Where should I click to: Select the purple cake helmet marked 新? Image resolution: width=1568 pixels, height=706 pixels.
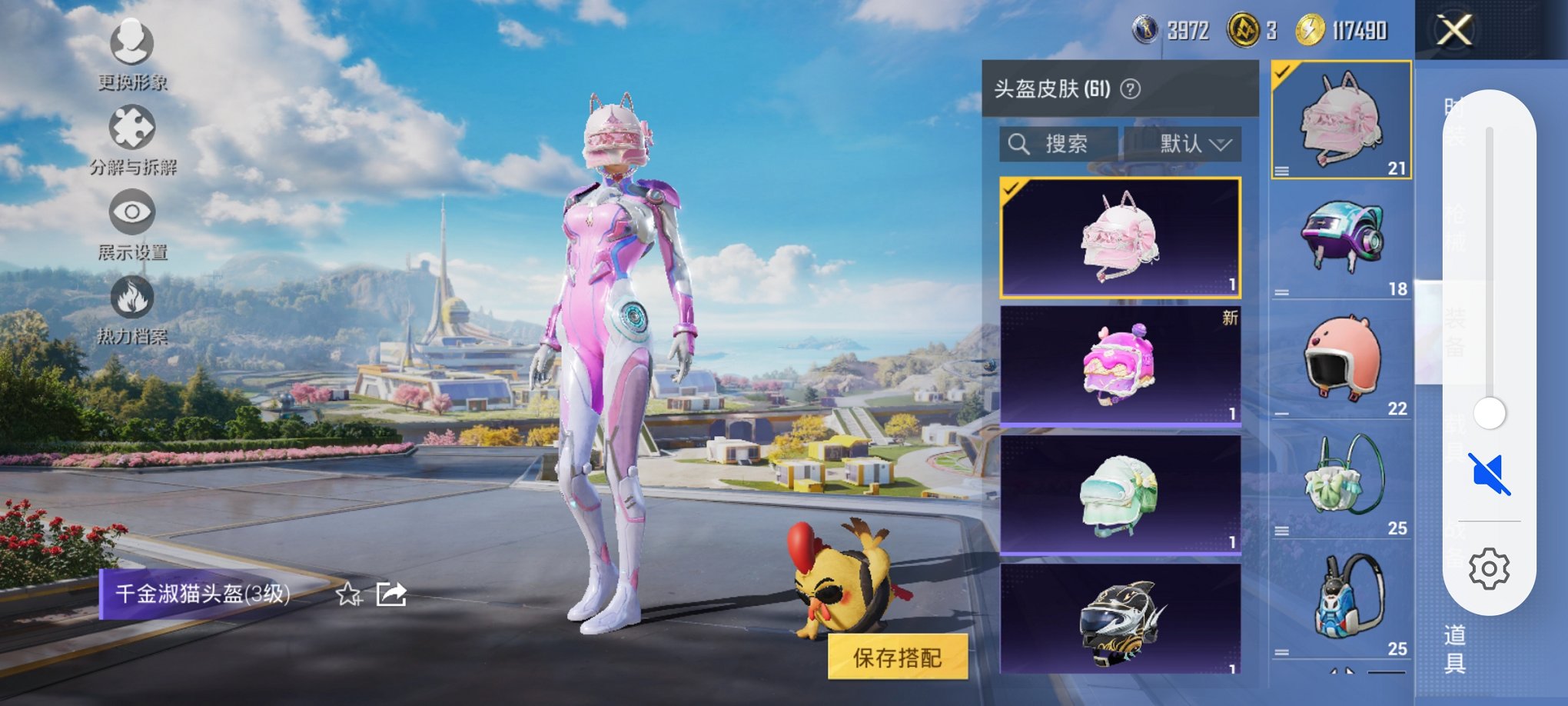click(x=1118, y=369)
